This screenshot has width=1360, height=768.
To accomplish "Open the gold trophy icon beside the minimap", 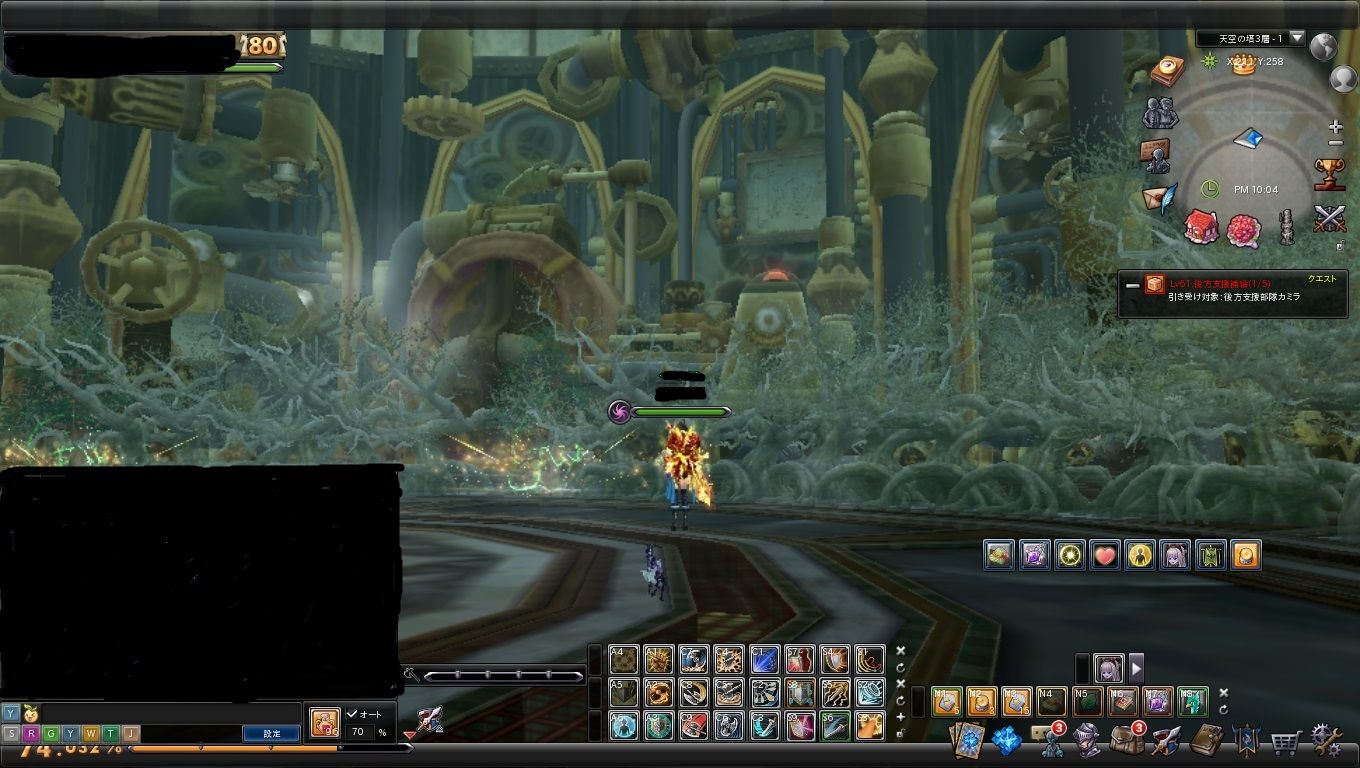I will point(1329,174).
